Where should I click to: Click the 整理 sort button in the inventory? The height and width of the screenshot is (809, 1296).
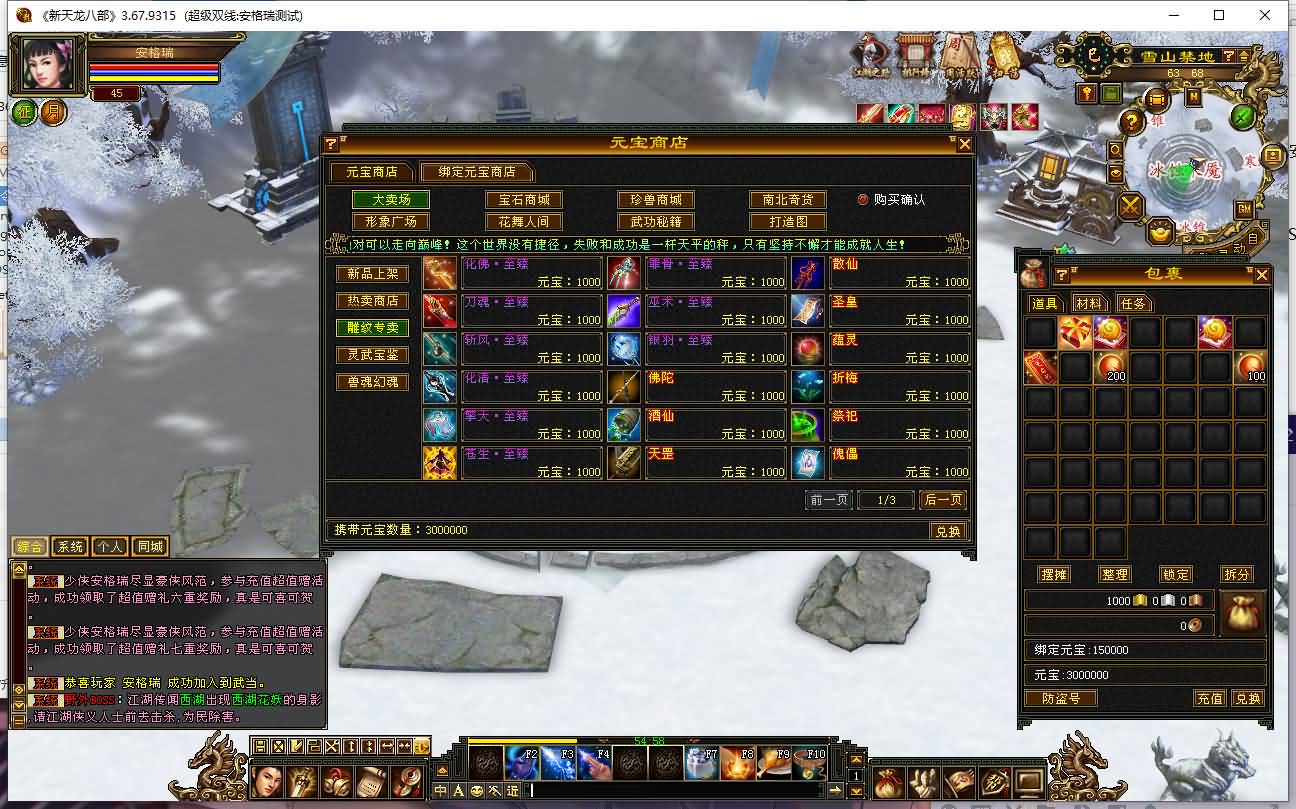pyautogui.click(x=1114, y=574)
